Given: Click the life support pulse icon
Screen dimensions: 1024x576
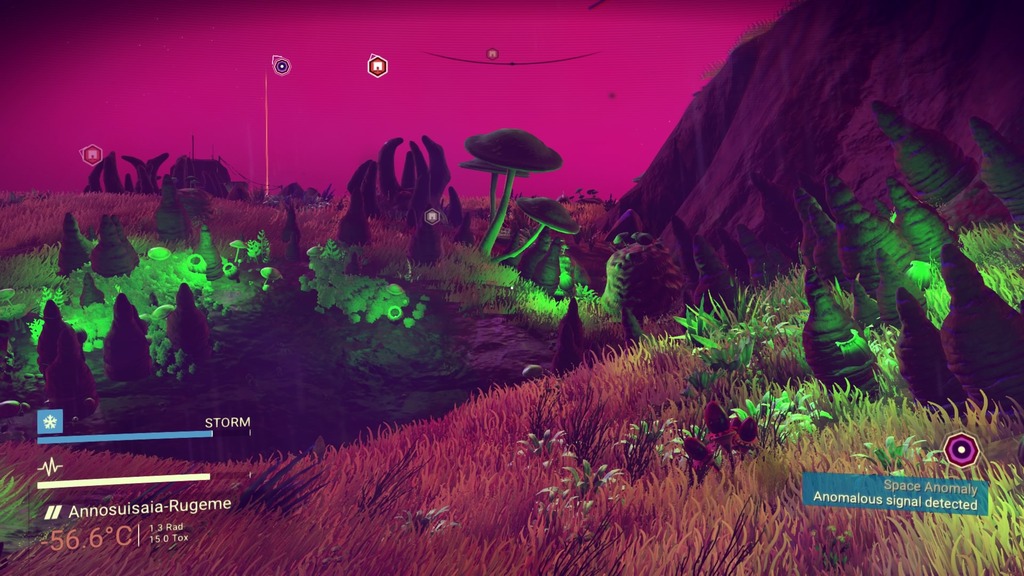Looking at the screenshot, I should point(50,467).
